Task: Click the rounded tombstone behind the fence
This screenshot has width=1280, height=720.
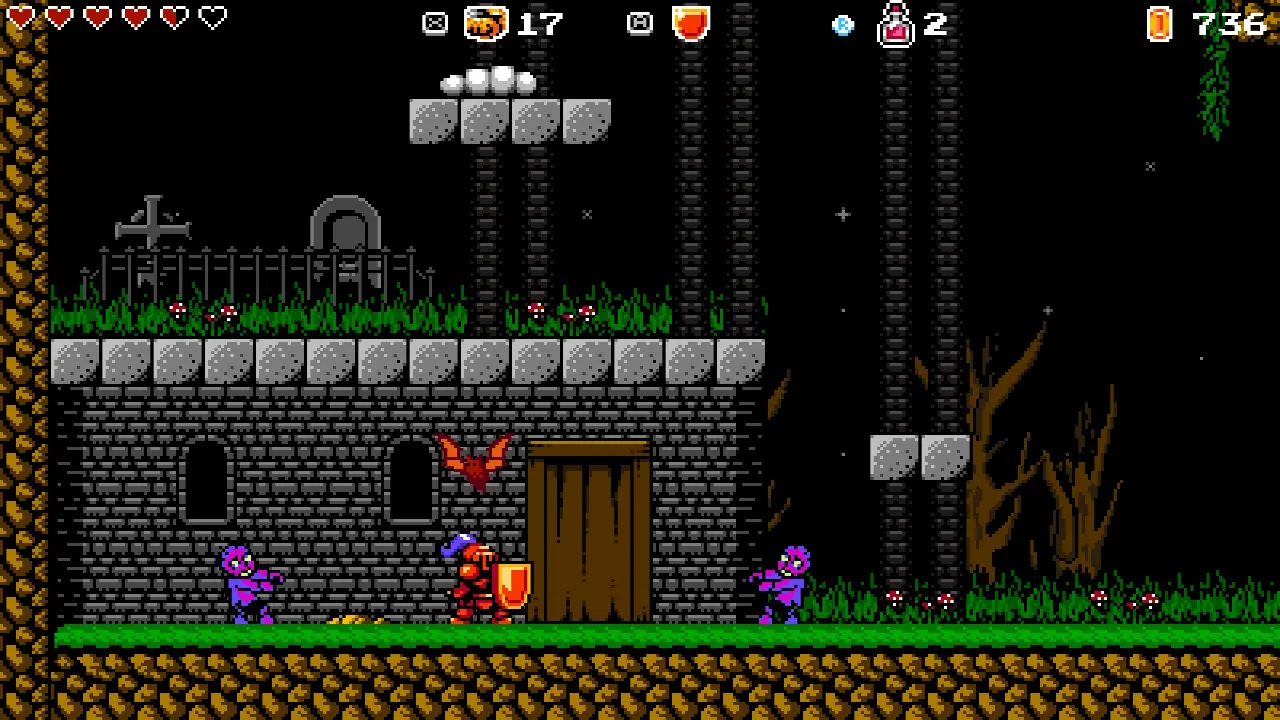Action: point(345,225)
